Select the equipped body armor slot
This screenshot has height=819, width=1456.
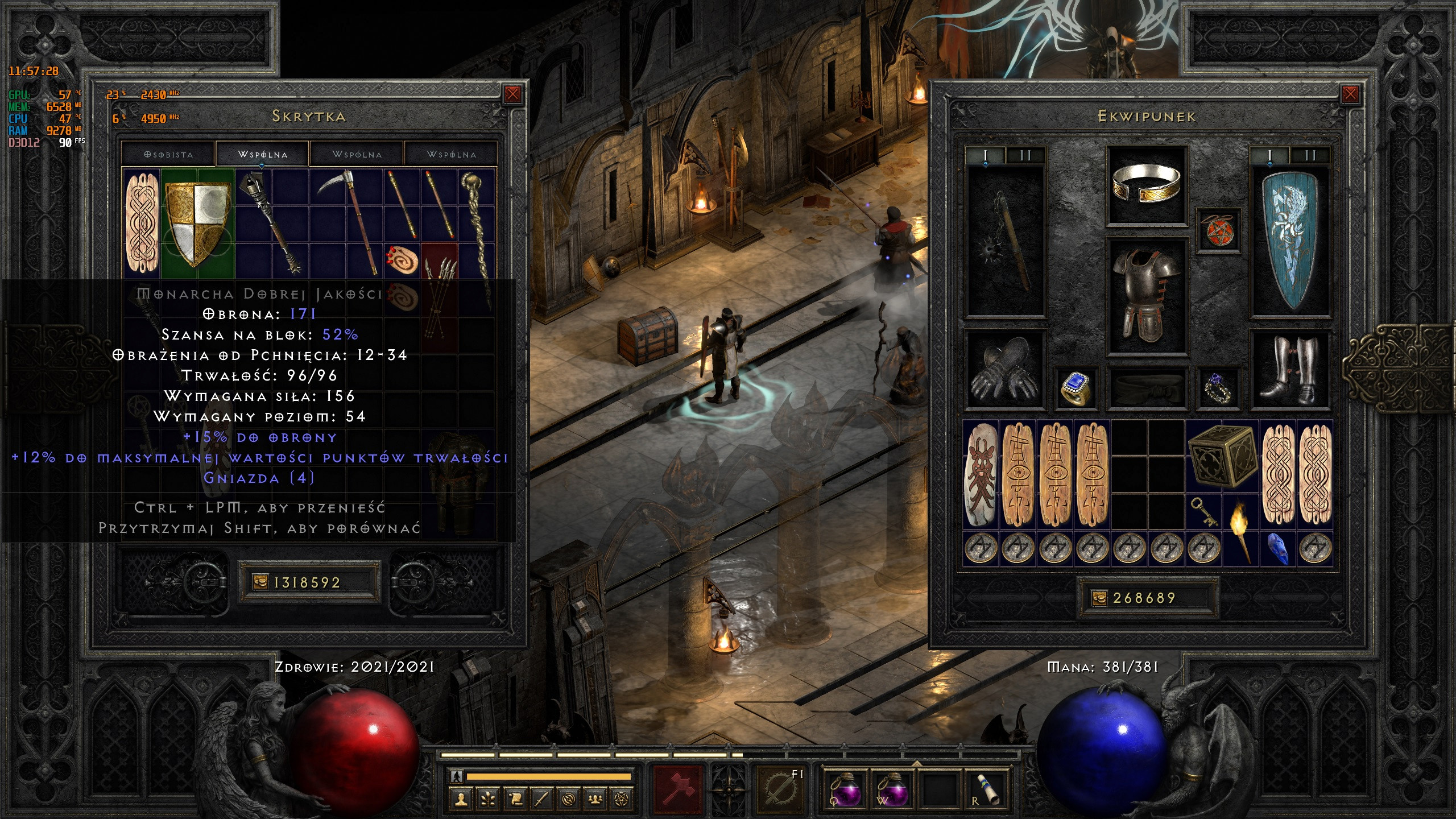coord(1146,296)
